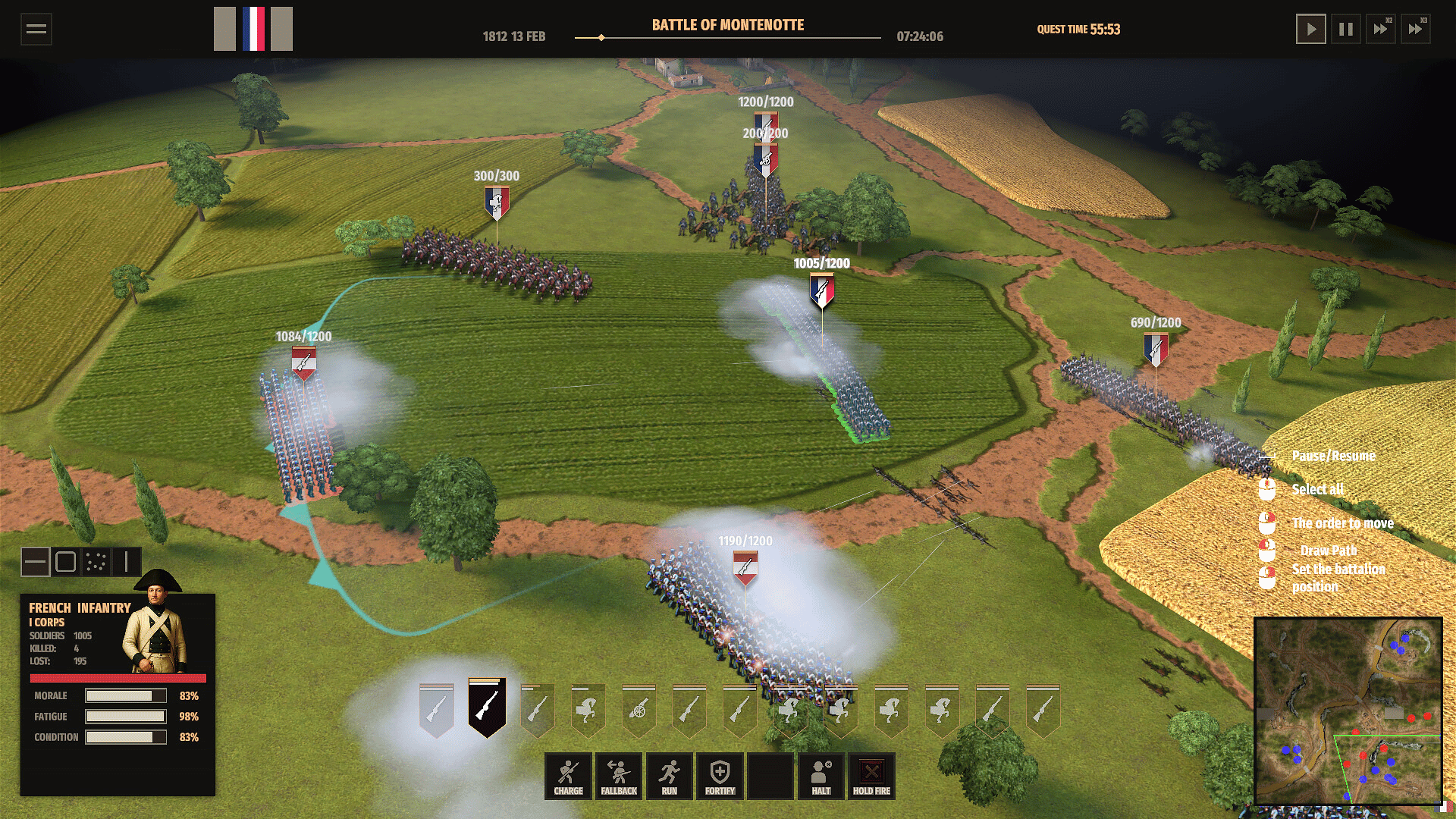This screenshot has height=819, width=1456.
Task: Set game speed to X2
Action: (x=1381, y=30)
